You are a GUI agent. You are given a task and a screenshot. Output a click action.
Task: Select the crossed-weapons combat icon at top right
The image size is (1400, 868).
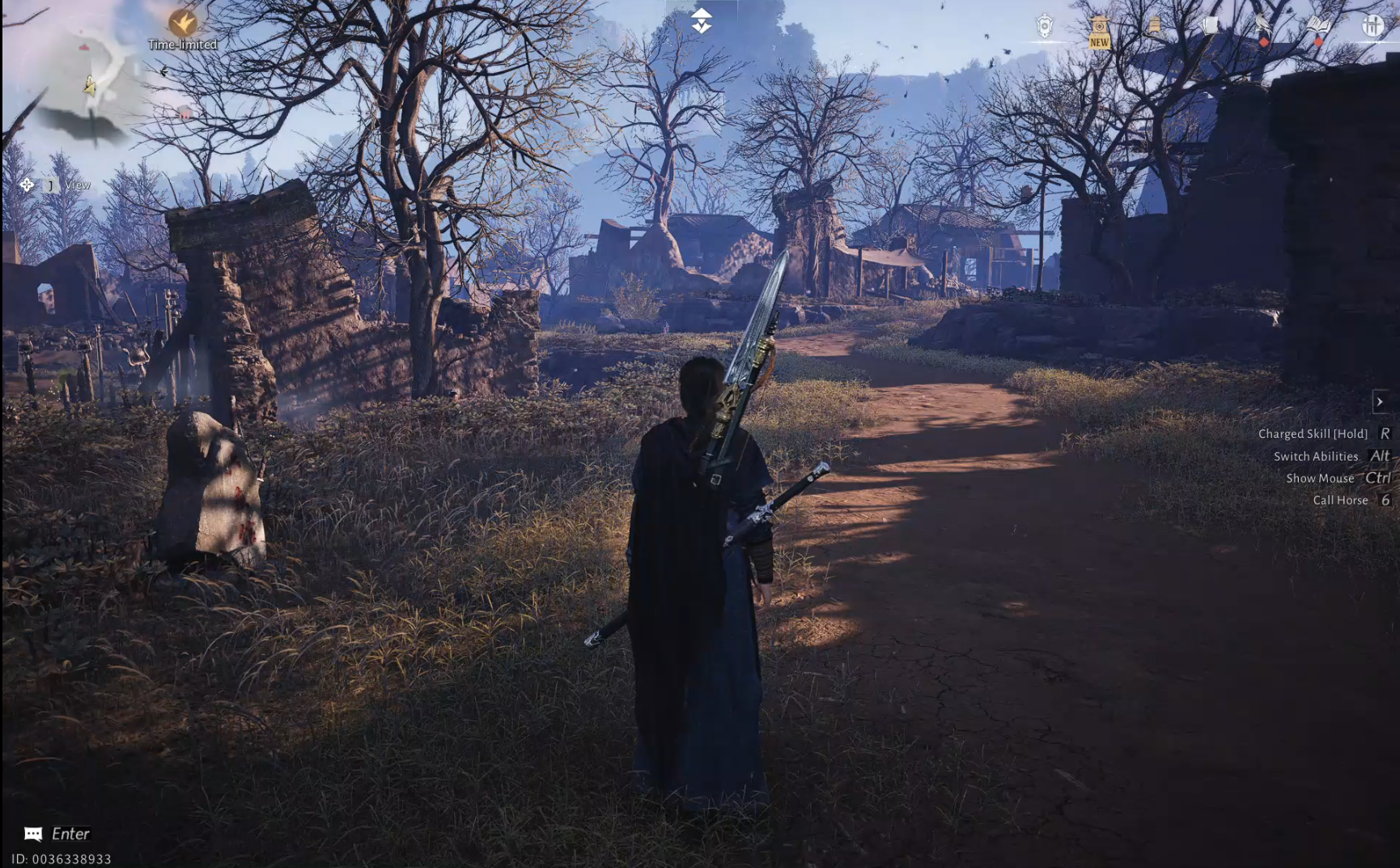[x=1373, y=26]
